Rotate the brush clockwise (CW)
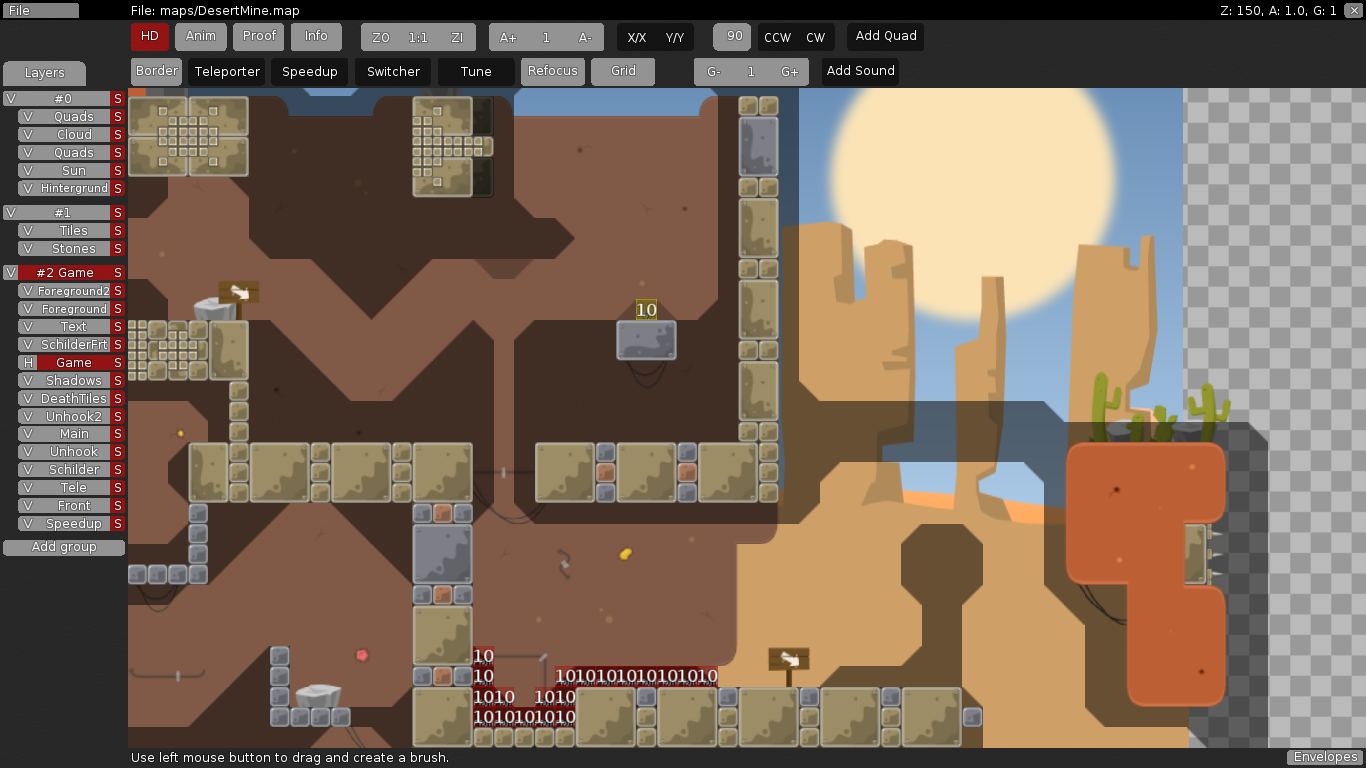 (x=816, y=36)
